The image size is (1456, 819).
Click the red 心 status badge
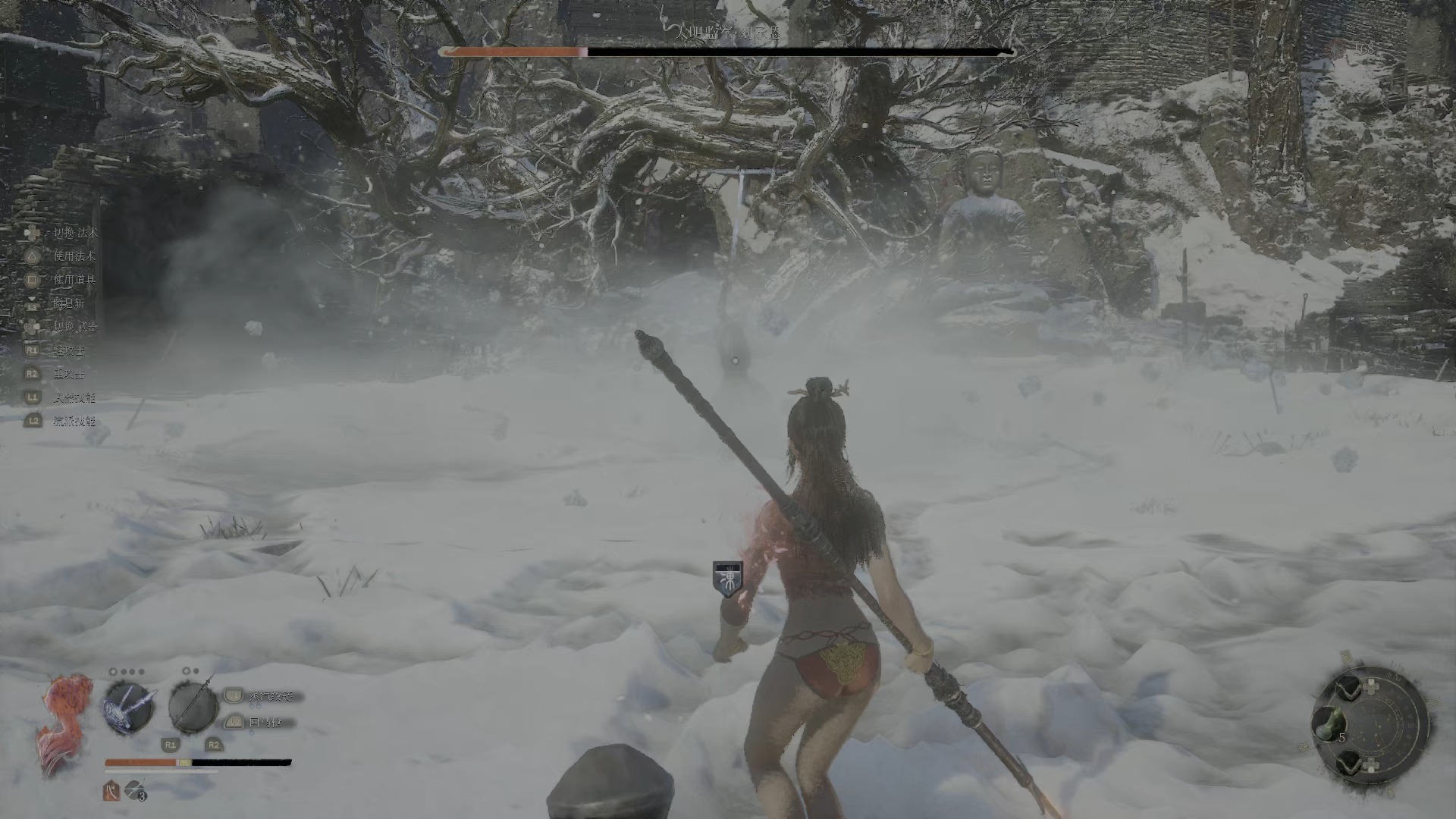(x=111, y=790)
